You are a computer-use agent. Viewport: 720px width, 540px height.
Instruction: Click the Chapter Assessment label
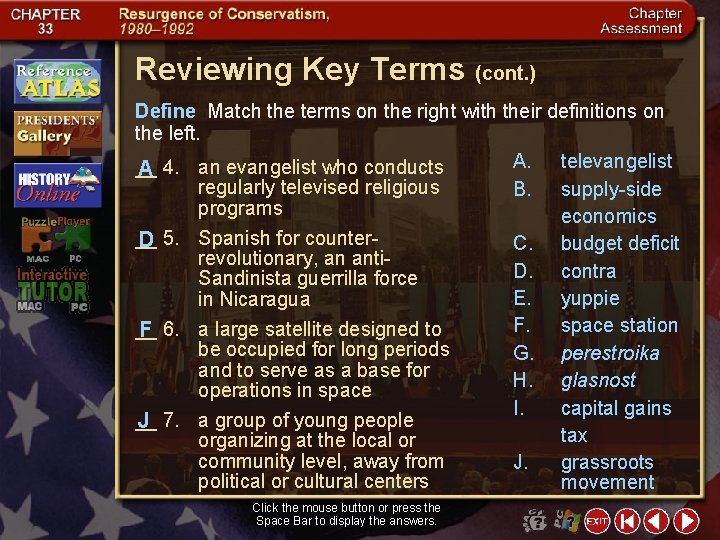[641, 21]
